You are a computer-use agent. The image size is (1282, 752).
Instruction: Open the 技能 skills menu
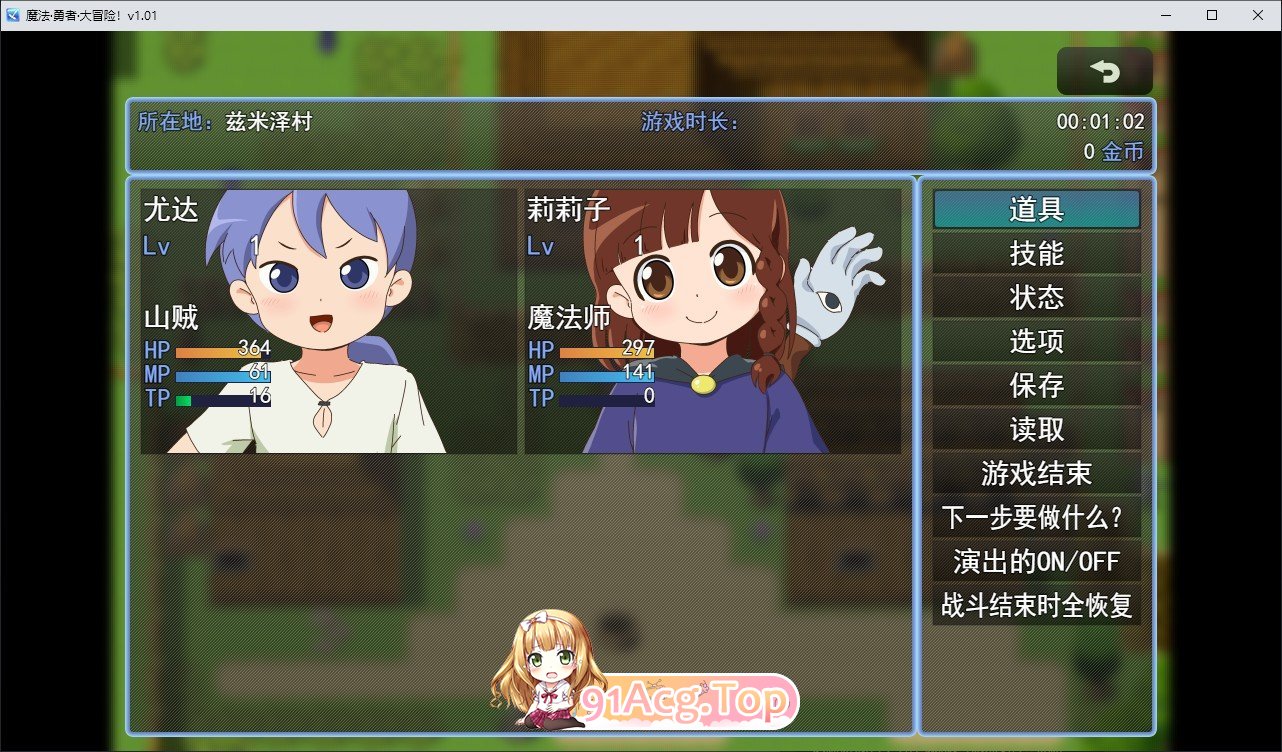tap(1036, 253)
